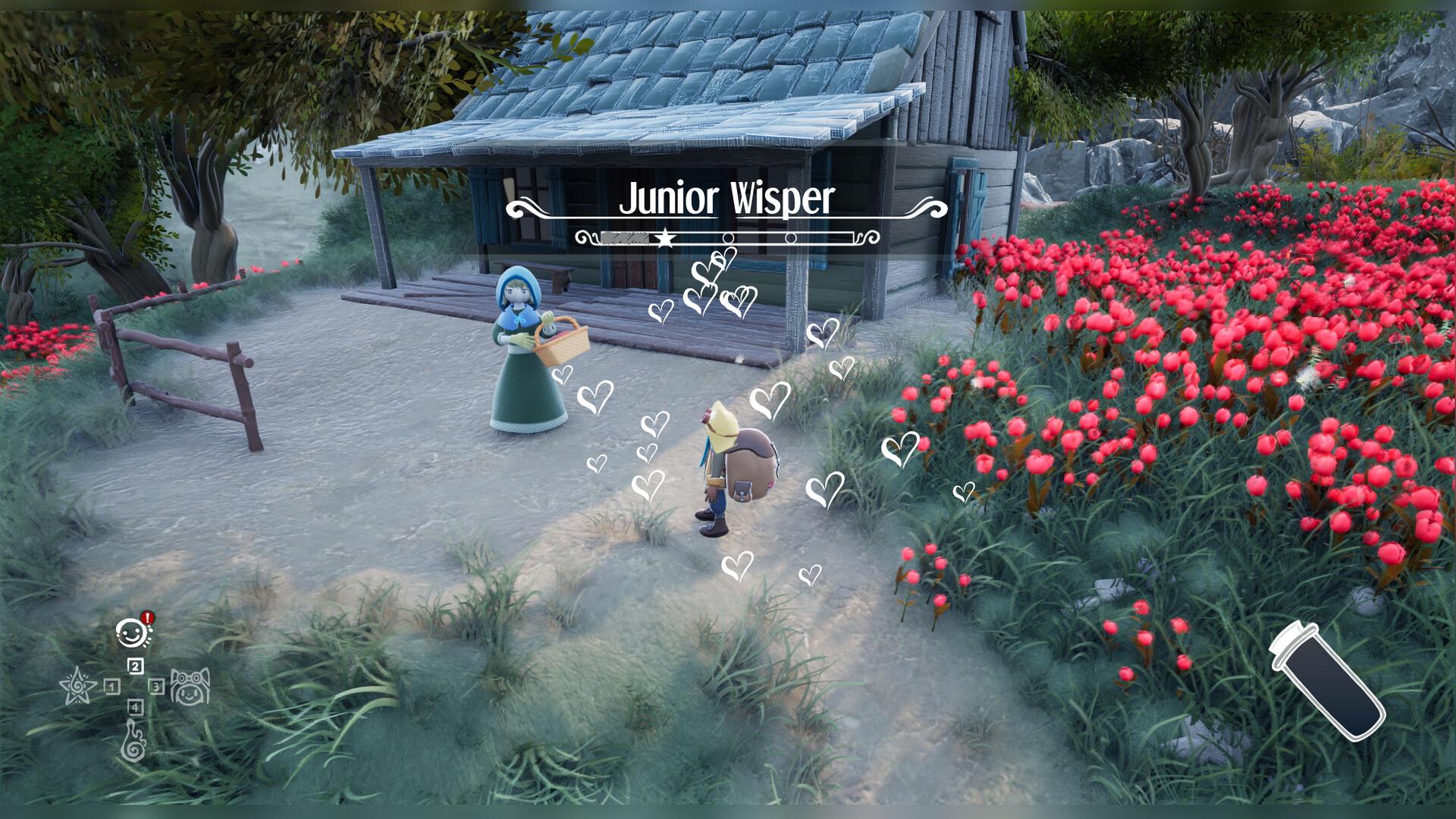Toggle hotkey slot 3 on the action wheel
The height and width of the screenshot is (819, 1456).
[x=157, y=687]
